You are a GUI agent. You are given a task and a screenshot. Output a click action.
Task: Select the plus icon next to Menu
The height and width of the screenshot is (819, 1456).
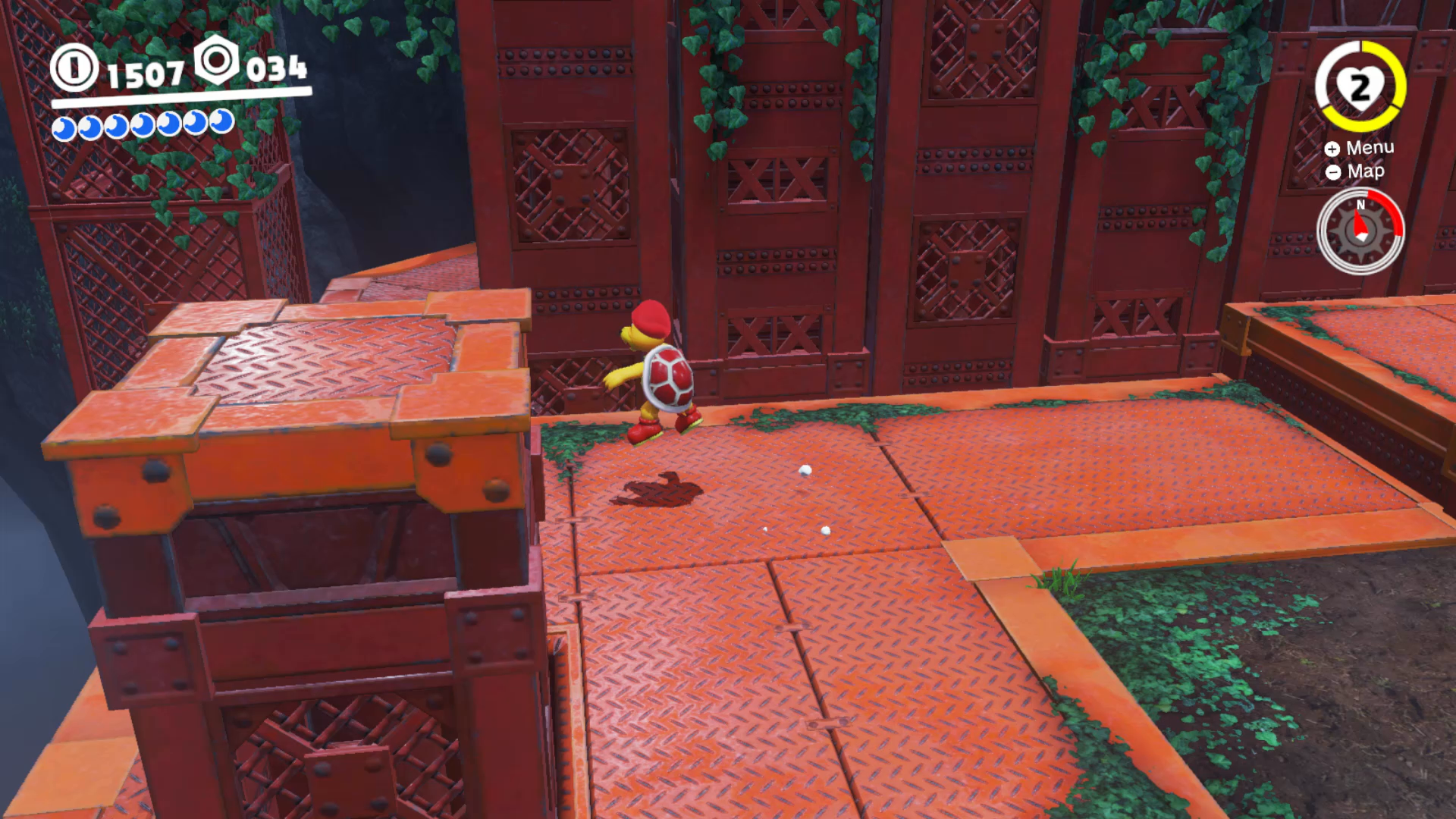(x=1332, y=149)
